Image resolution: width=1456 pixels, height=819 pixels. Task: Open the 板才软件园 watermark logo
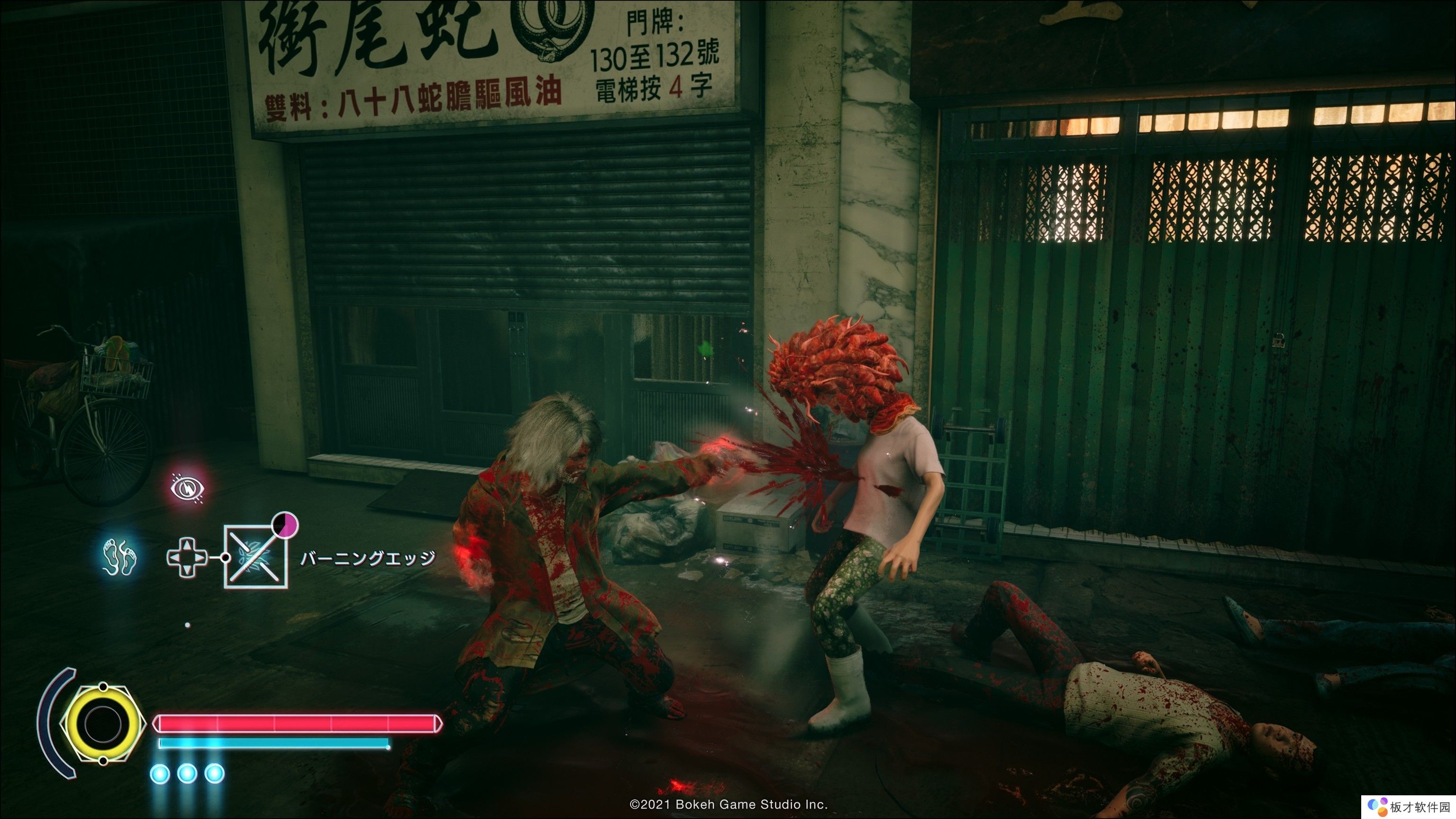[x=1410, y=807]
